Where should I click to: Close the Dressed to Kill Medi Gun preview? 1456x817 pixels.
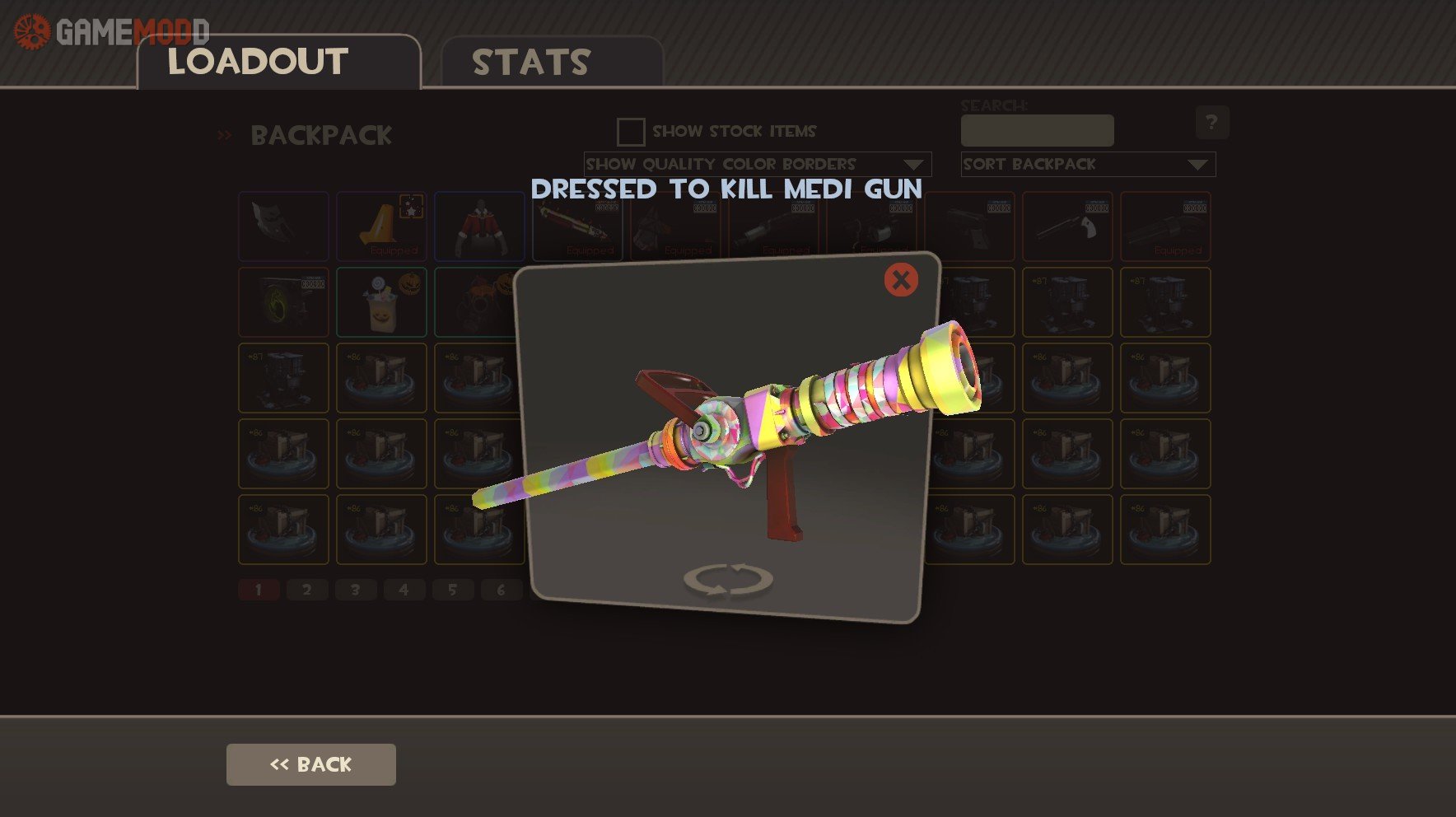click(x=901, y=280)
